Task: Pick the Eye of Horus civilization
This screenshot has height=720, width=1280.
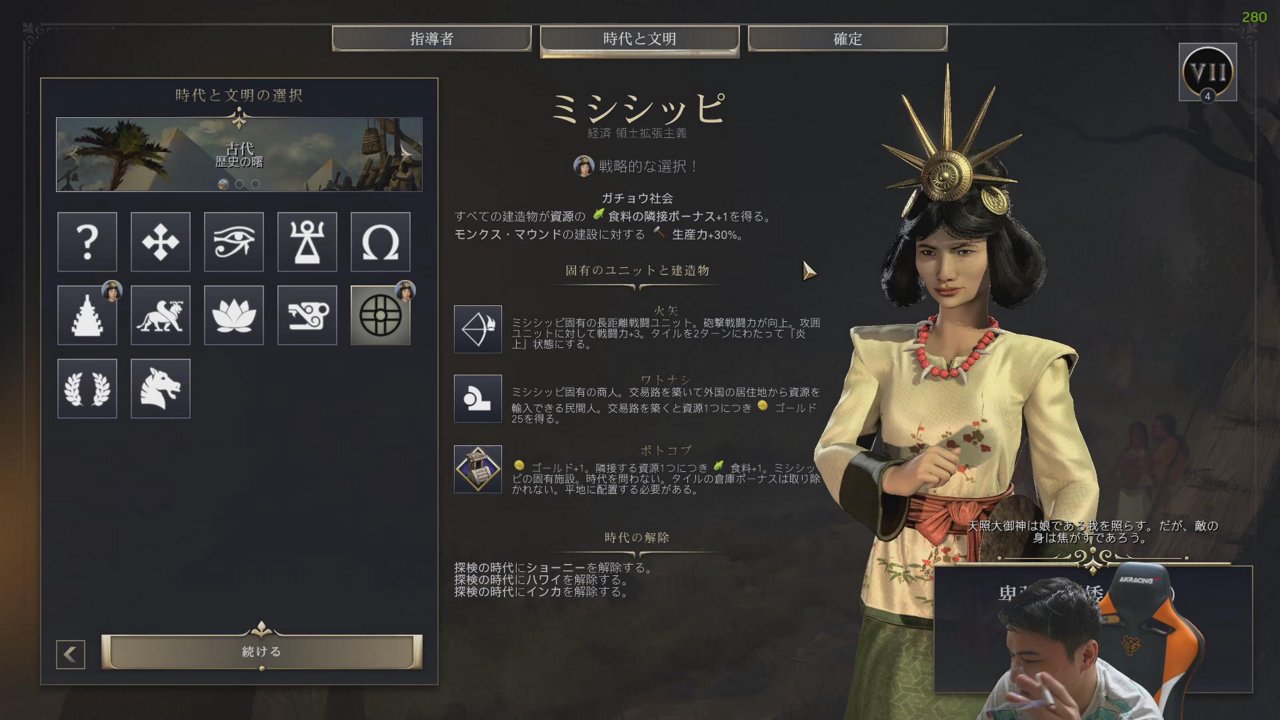Action: coord(234,242)
